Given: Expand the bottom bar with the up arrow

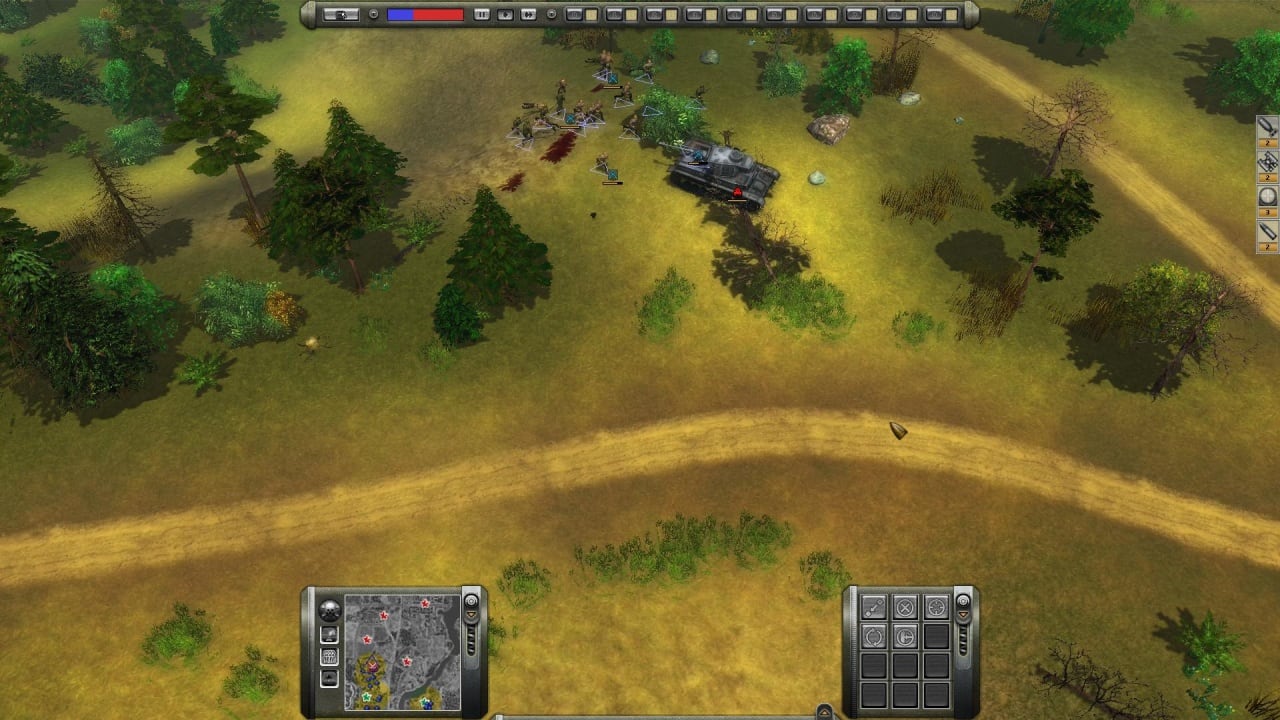Looking at the screenshot, I should (824, 712).
